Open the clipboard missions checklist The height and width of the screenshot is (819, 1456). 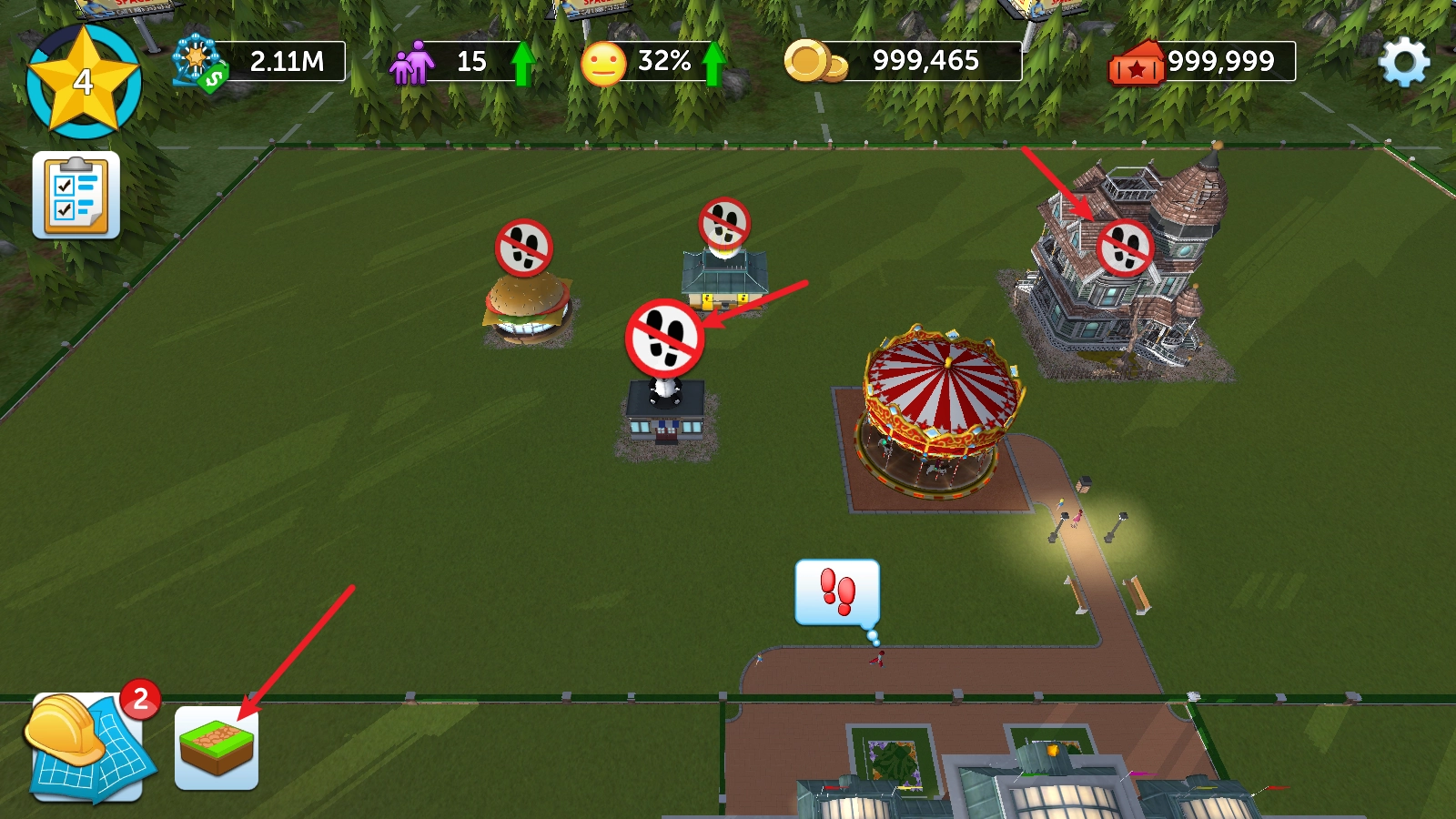coord(76,195)
